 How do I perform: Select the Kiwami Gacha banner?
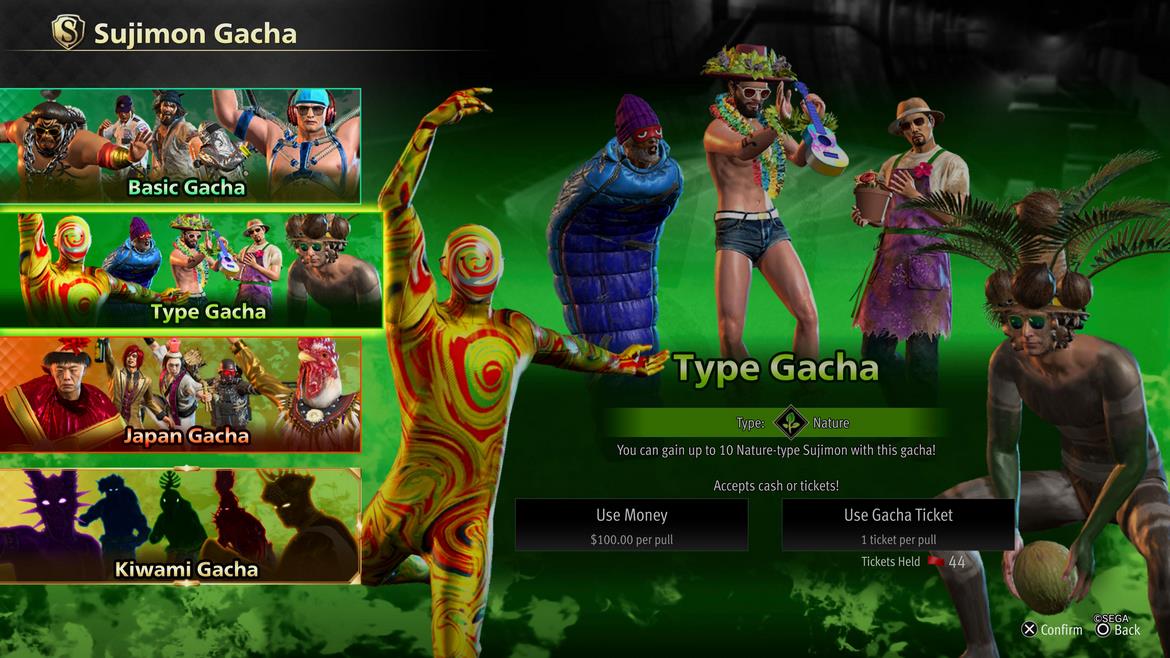click(x=180, y=525)
